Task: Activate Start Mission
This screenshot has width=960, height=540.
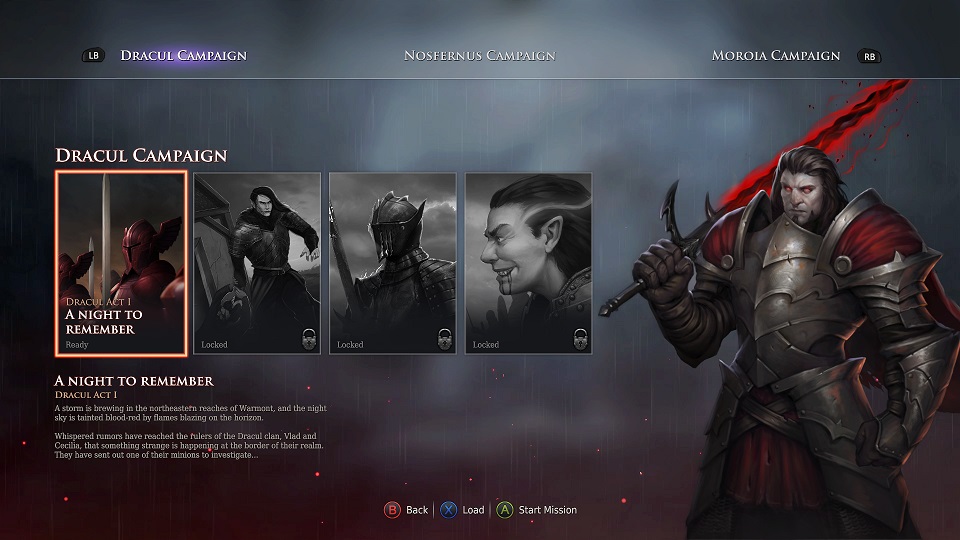Action: pyautogui.click(x=537, y=510)
